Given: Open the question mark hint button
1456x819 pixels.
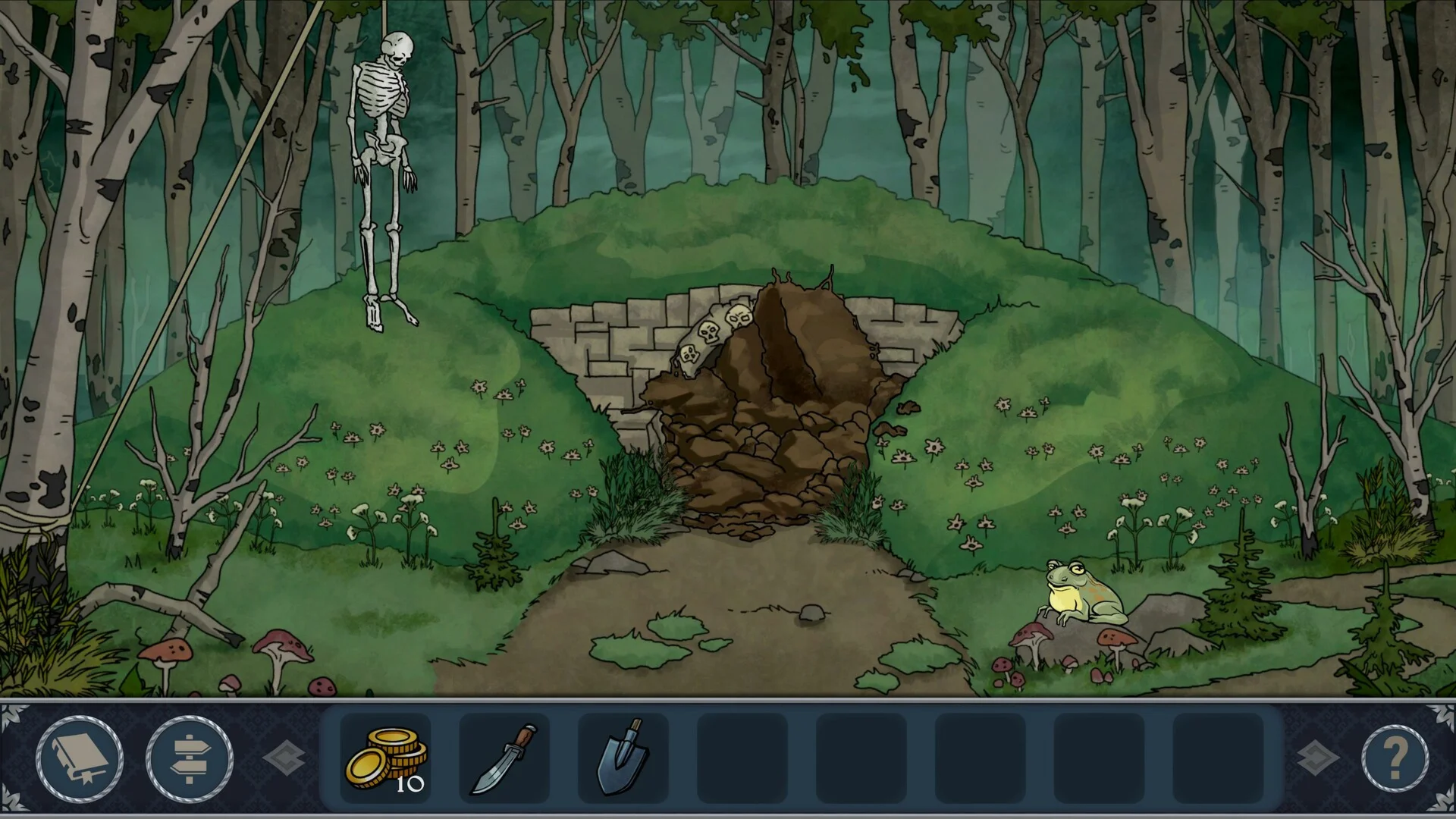Looking at the screenshot, I should point(1395,757).
